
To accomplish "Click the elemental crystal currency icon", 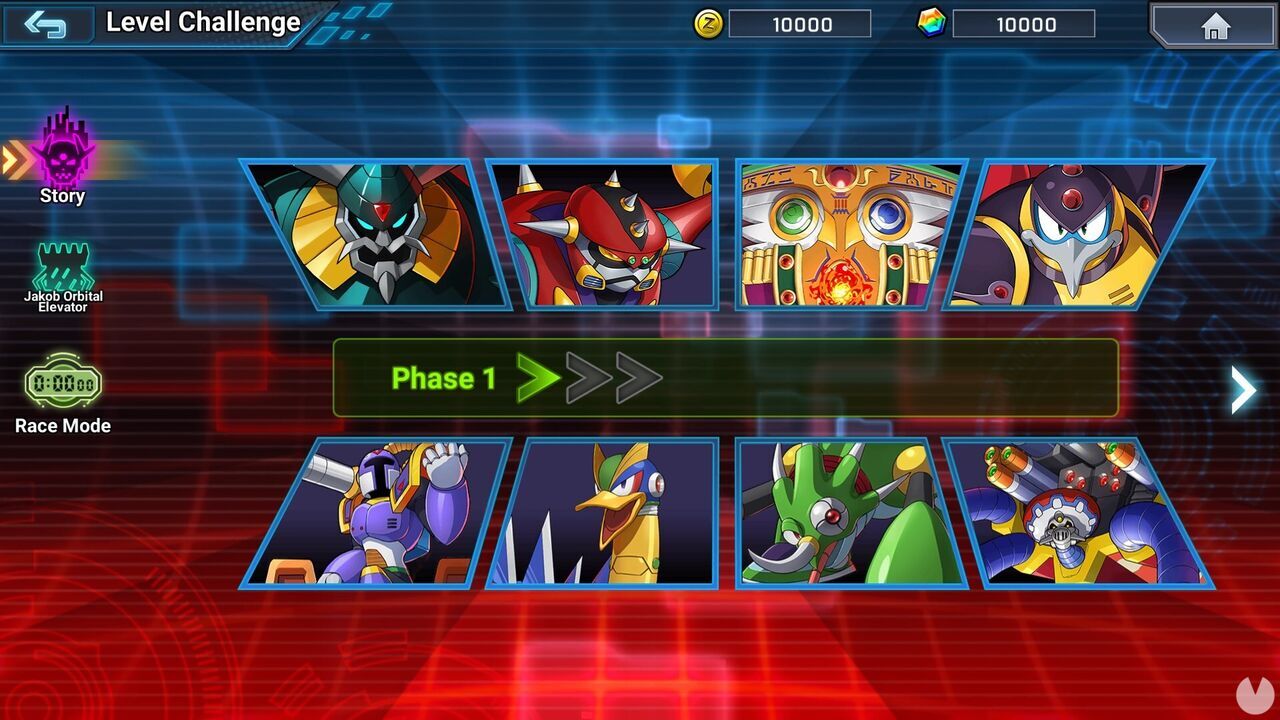I will (931, 24).
